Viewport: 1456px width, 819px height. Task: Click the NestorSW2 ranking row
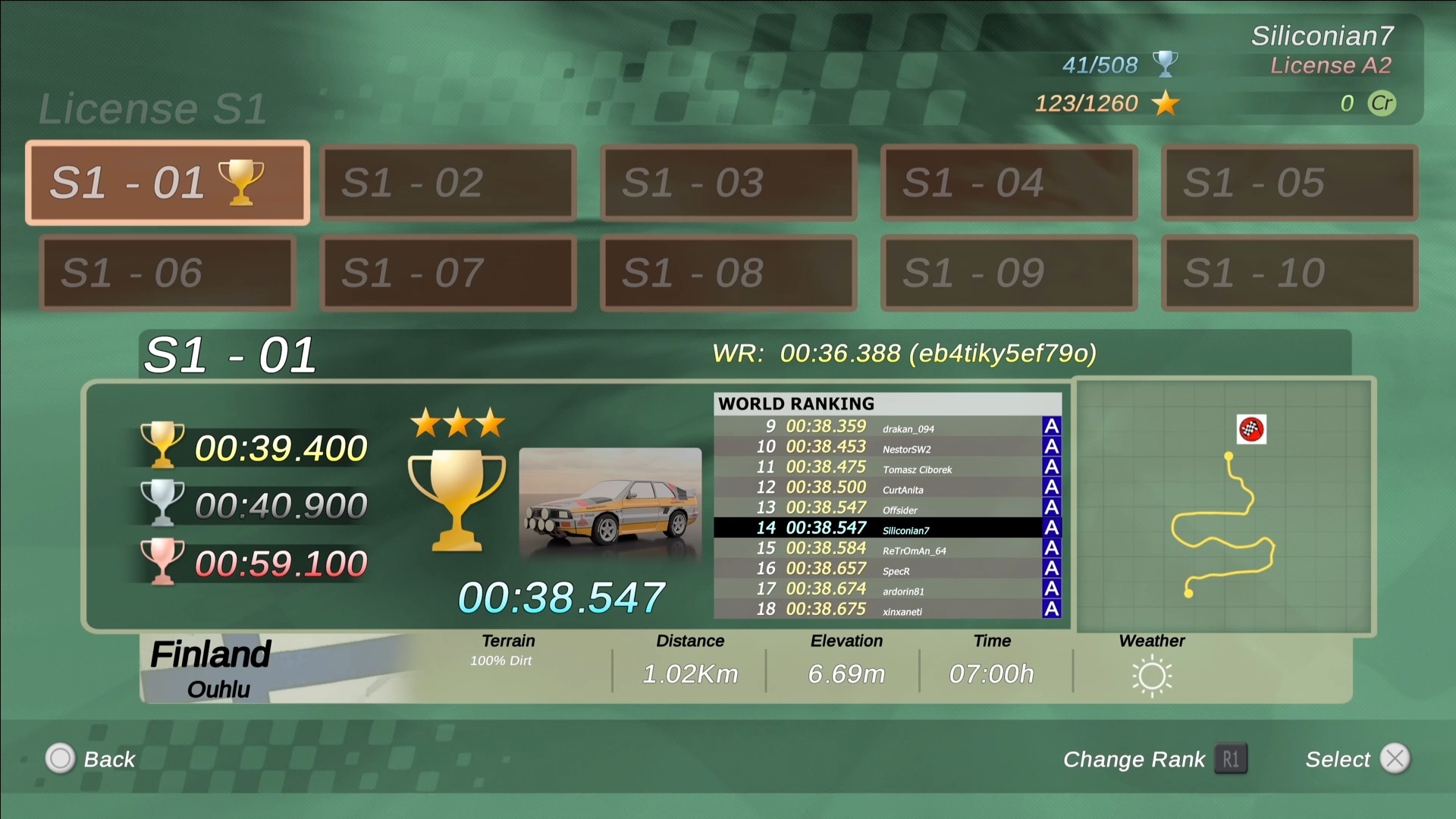point(887,447)
